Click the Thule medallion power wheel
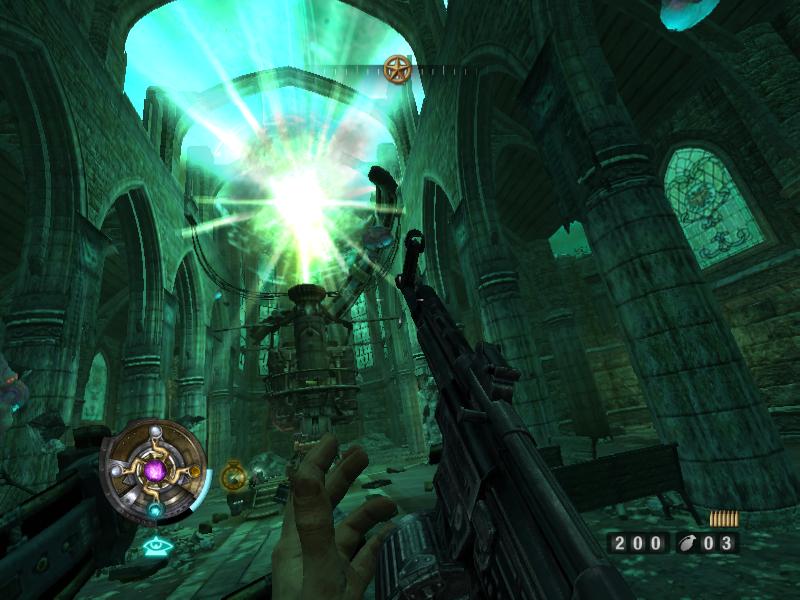The height and width of the screenshot is (600, 800). pyautogui.click(x=154, y=468)
